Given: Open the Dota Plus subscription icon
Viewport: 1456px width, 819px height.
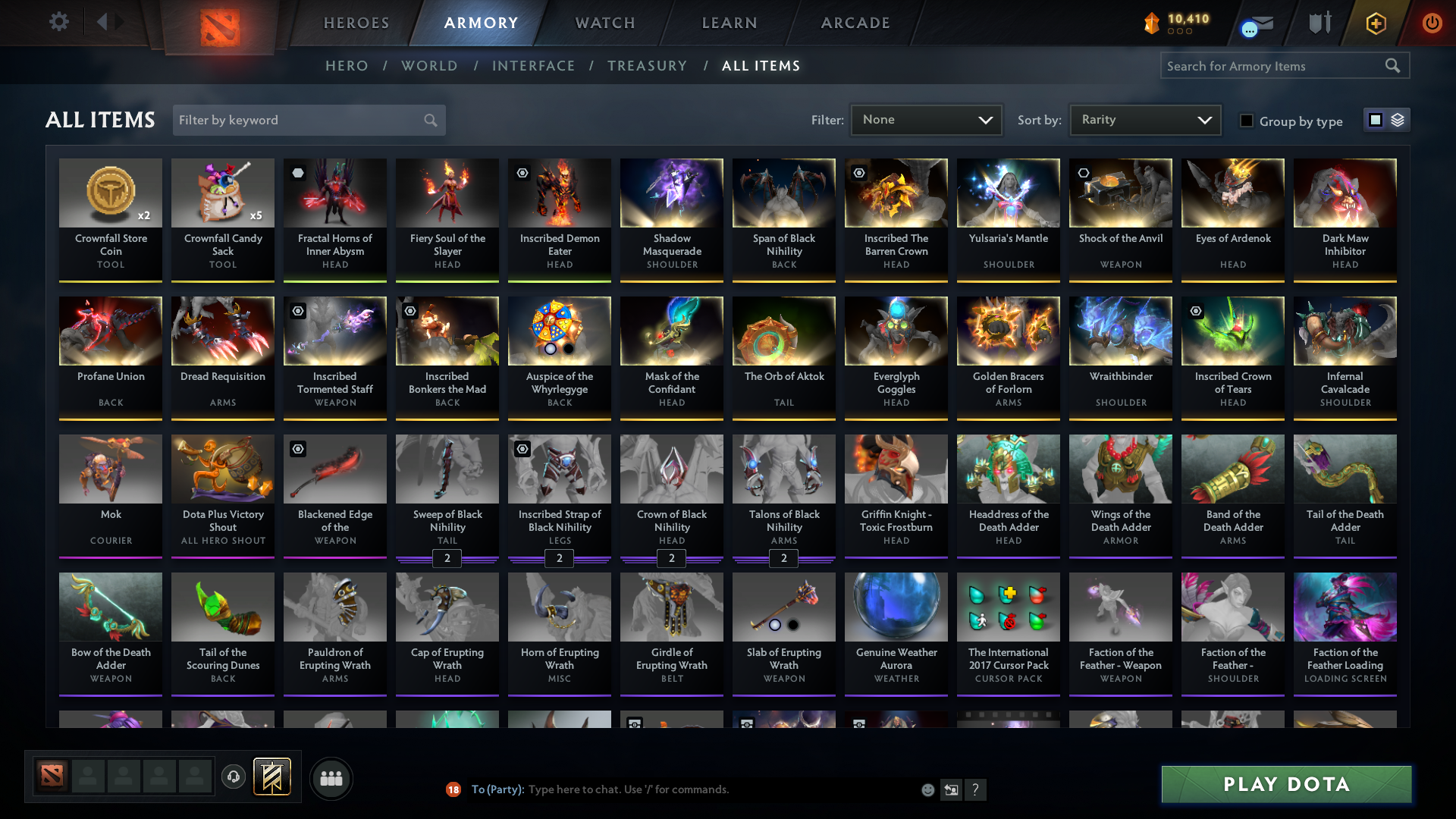Looking at the screenshot, I should [1375, 23].
